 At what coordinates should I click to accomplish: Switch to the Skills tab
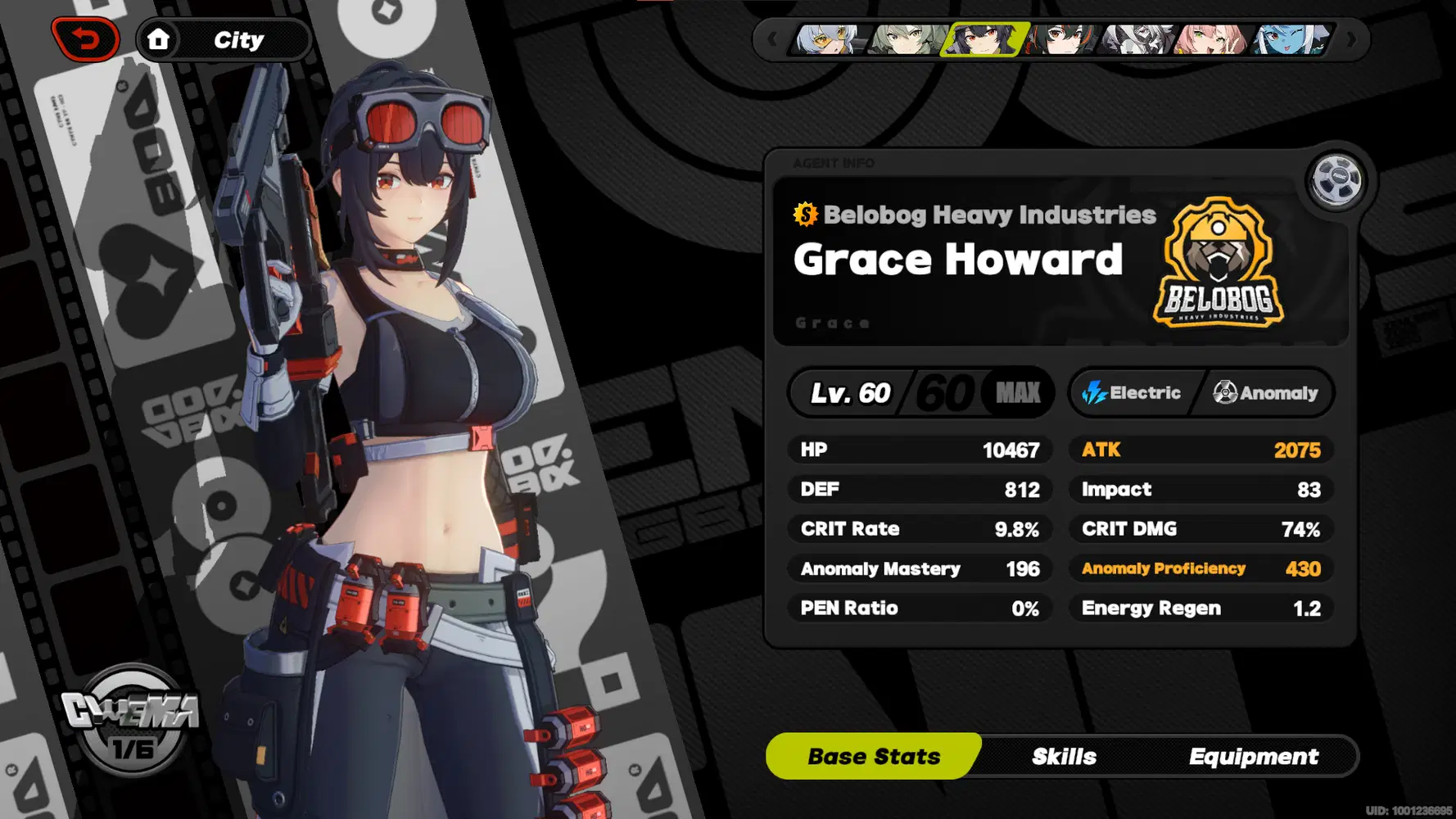(x=1064, y=756)
